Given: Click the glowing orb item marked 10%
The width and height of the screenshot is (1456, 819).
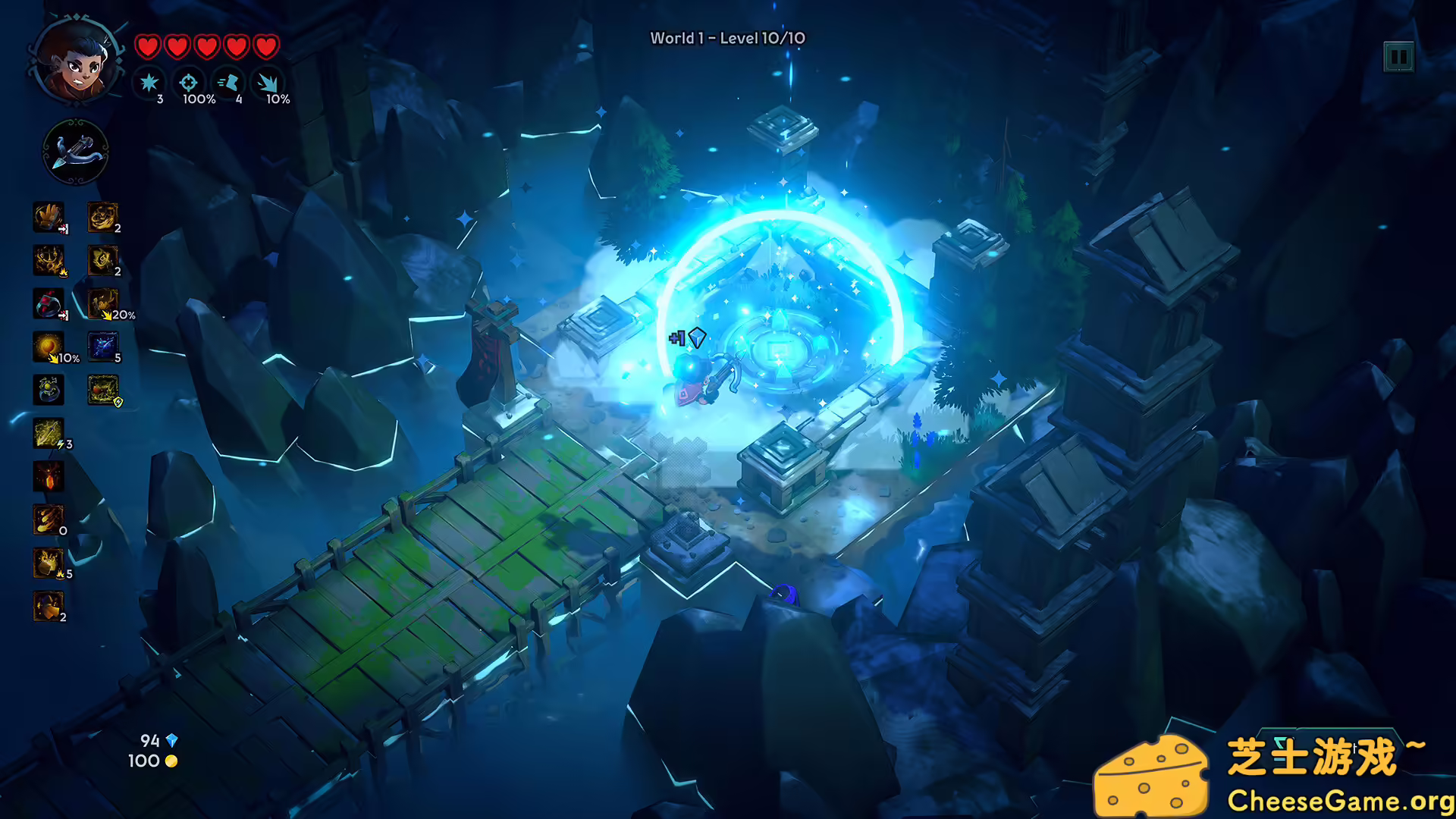Looking at the screenshot, I should pos(48,347).
